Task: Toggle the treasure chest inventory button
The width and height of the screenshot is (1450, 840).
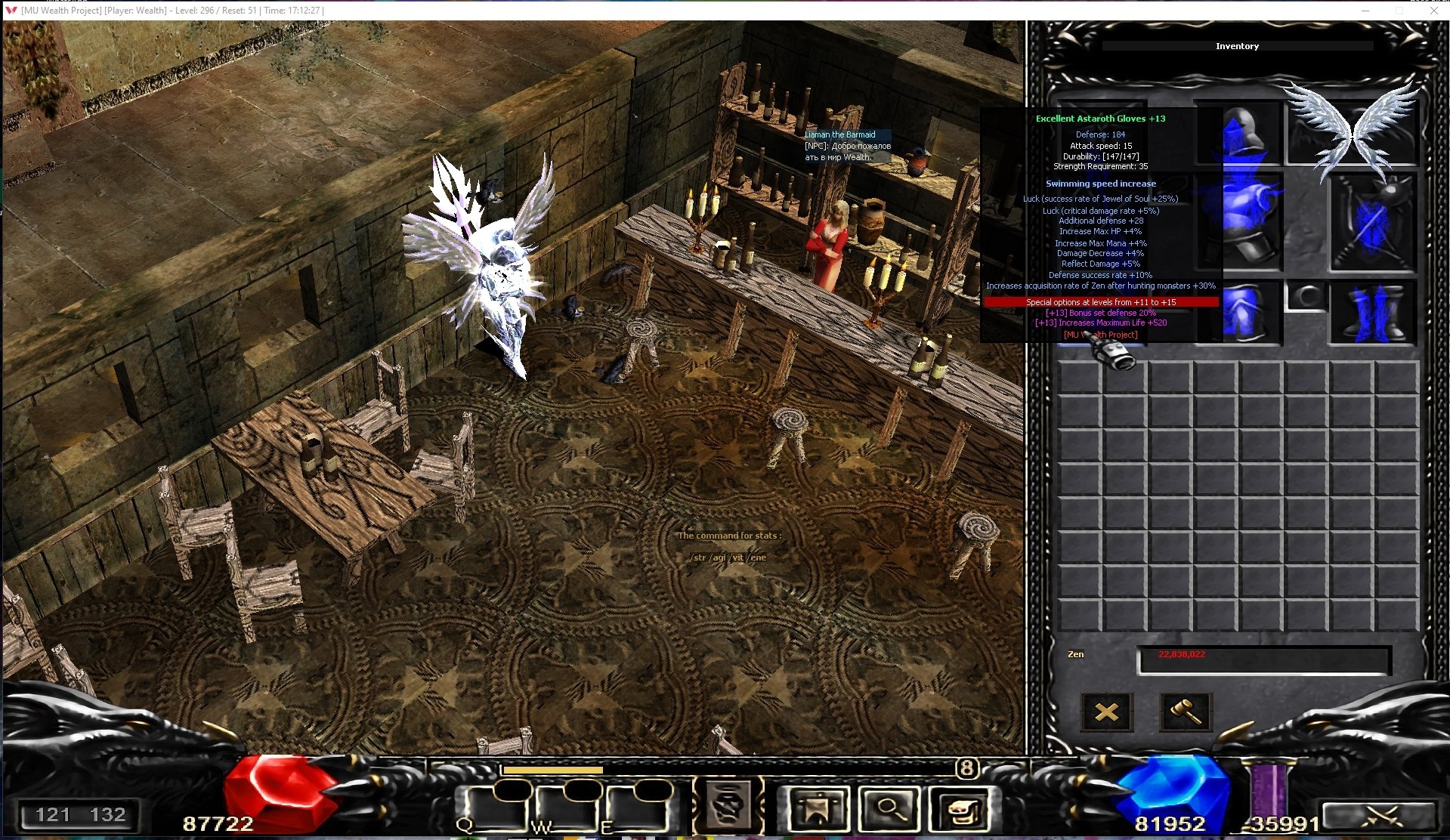Action: [x=963, y=809]
